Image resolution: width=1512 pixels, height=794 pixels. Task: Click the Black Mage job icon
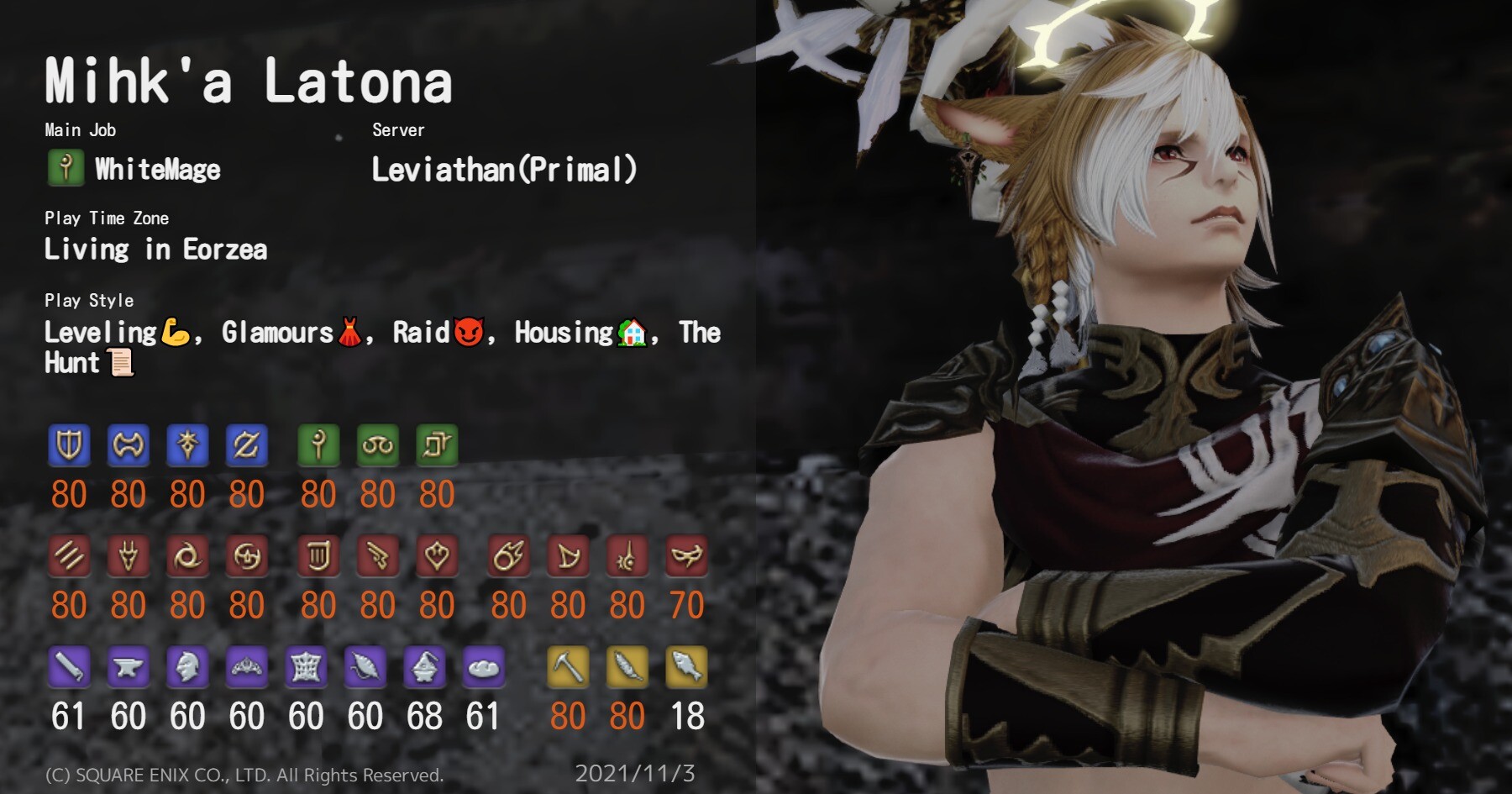[x=508, y=556]
